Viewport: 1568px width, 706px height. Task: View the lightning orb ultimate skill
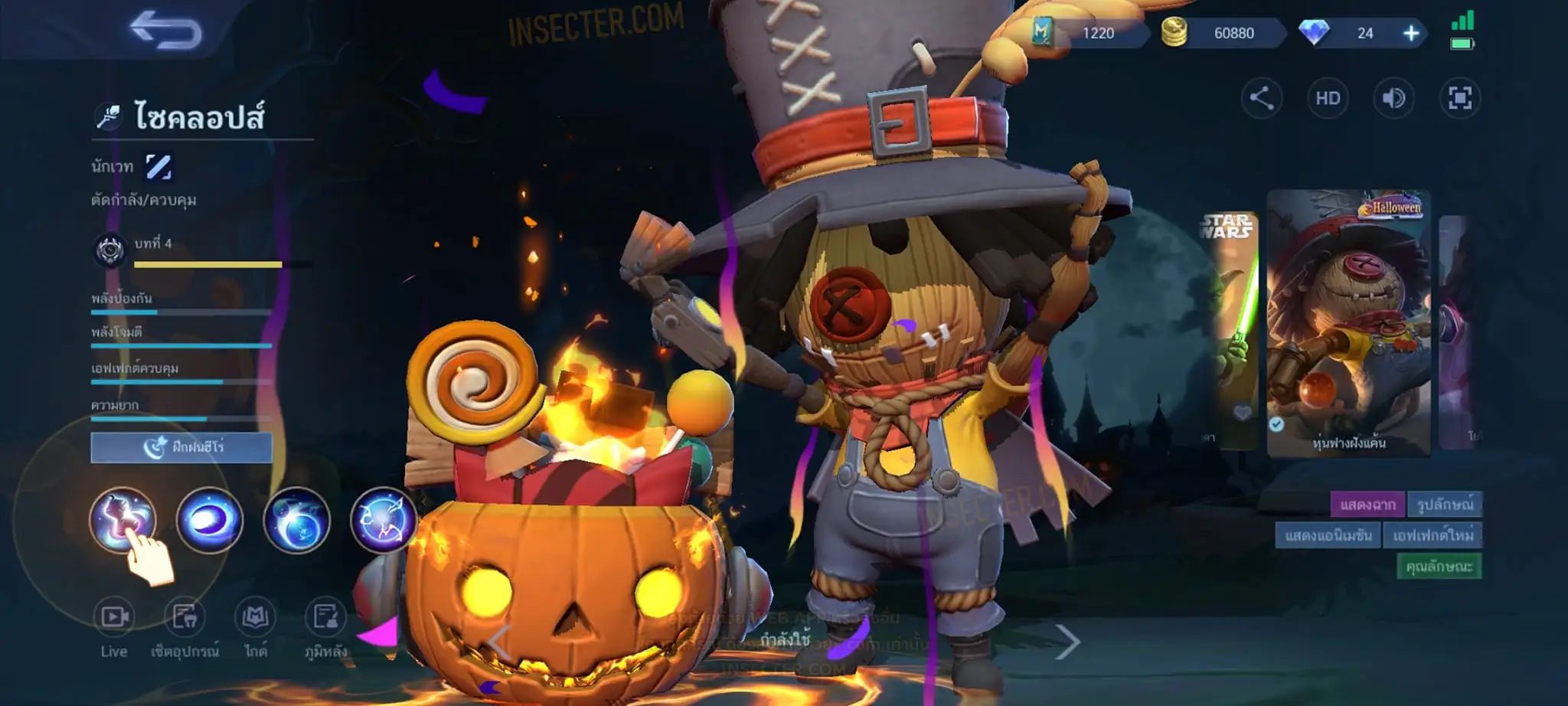383,521
